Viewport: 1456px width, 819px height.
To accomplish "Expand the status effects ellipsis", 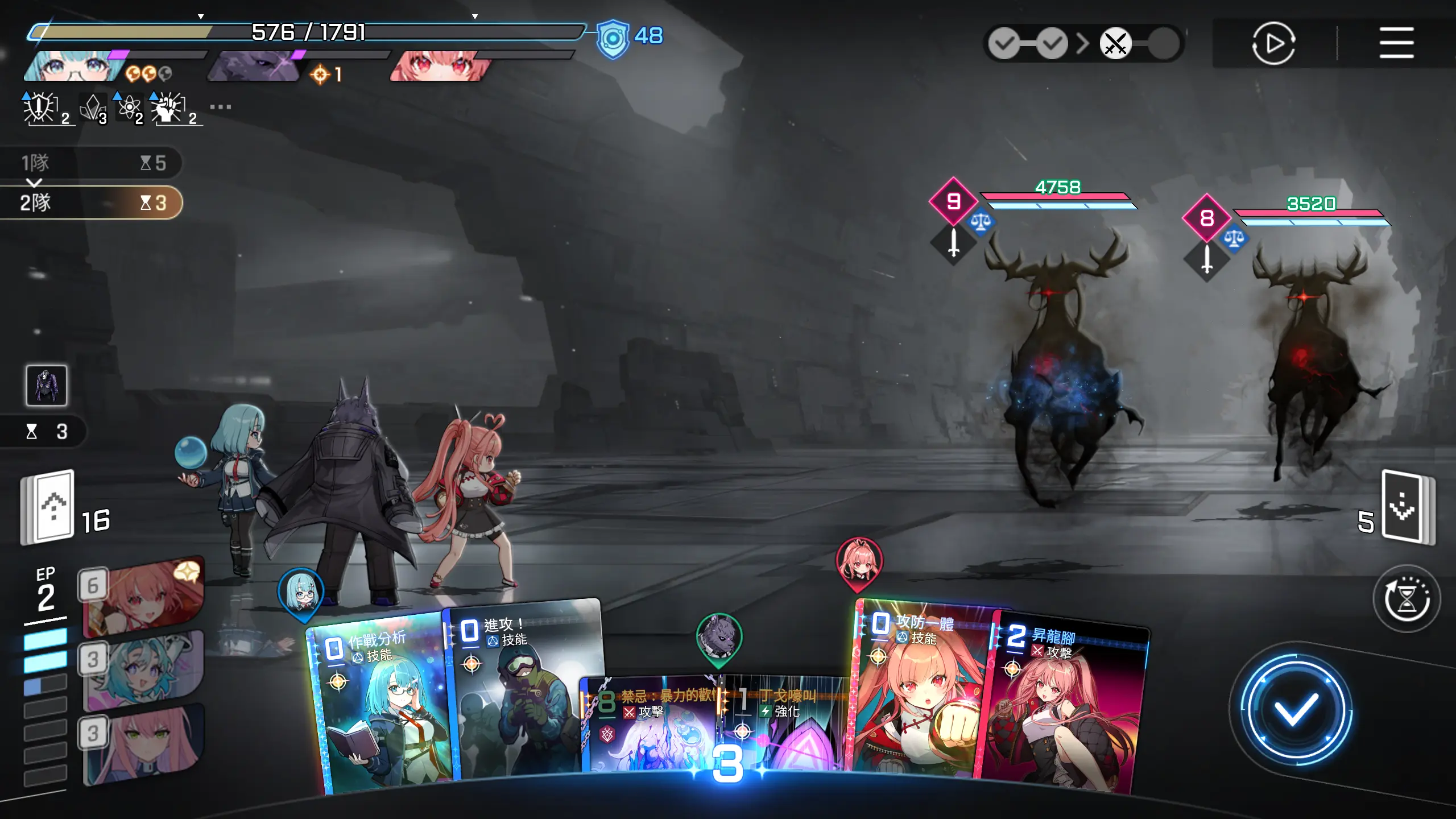I will point(220,107).
